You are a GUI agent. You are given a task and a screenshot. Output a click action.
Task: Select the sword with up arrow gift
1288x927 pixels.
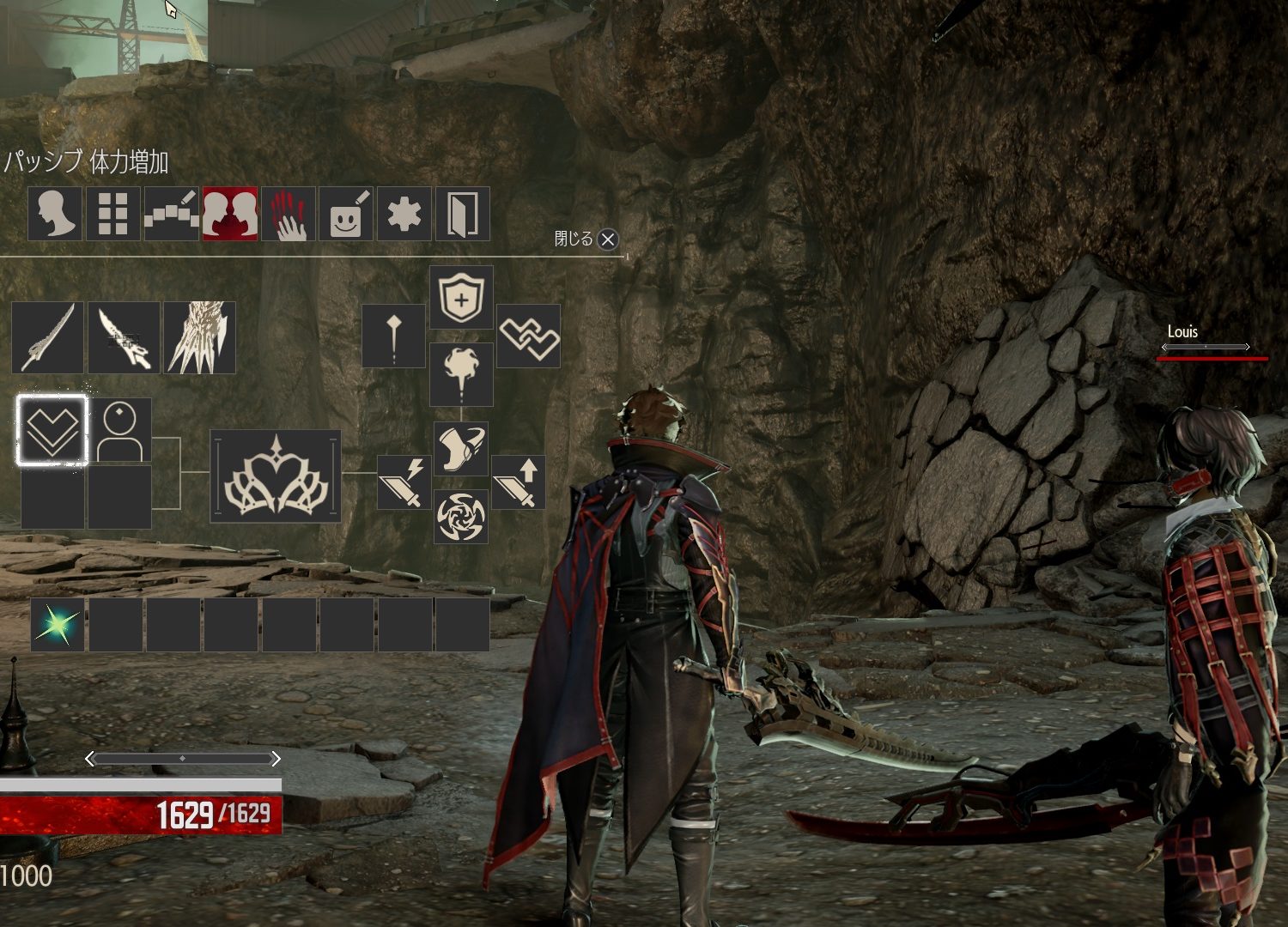(x=519, y=482)
